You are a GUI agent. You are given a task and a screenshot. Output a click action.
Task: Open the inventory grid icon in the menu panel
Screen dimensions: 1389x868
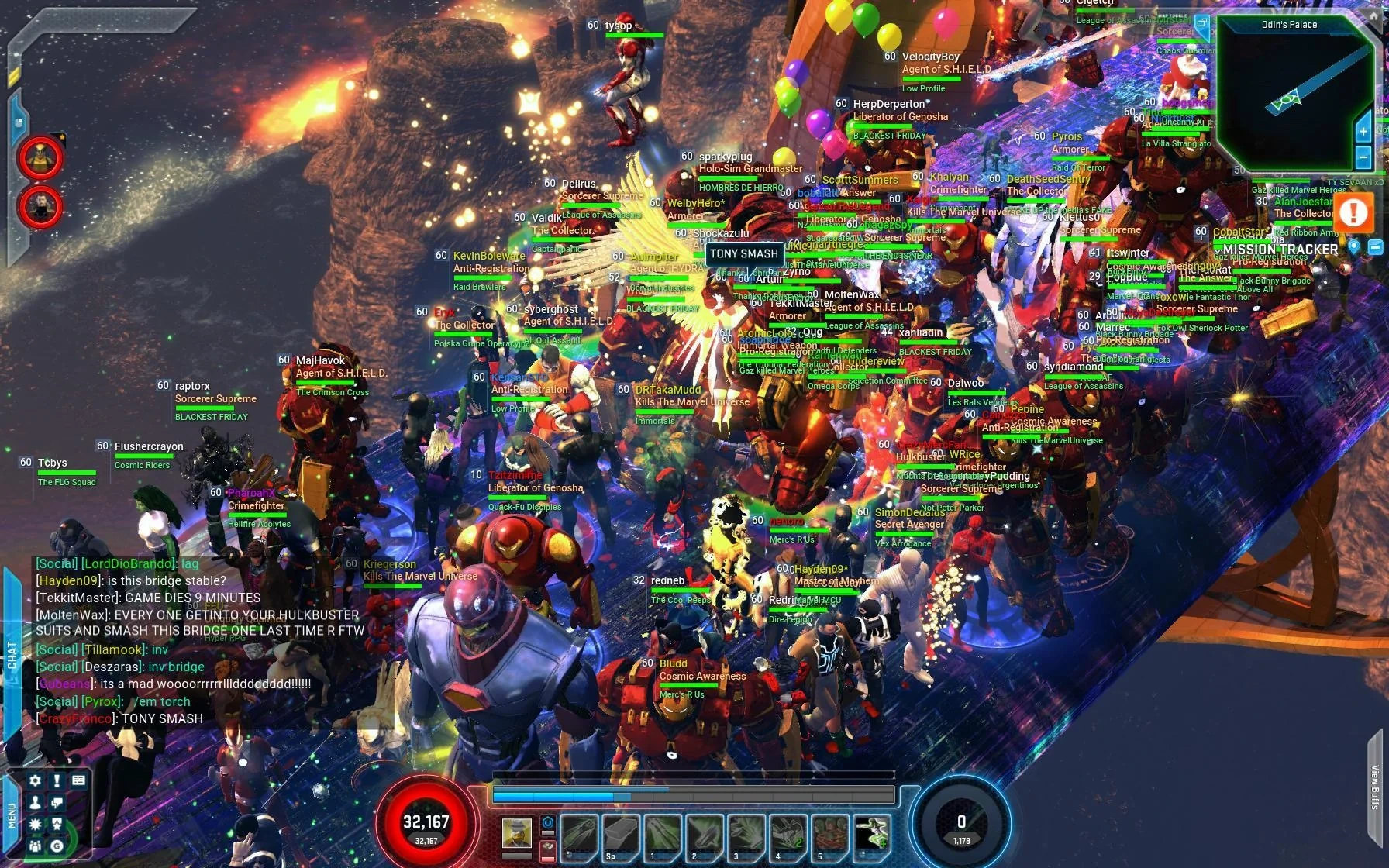pyautogui.click(x=78, y=780)
